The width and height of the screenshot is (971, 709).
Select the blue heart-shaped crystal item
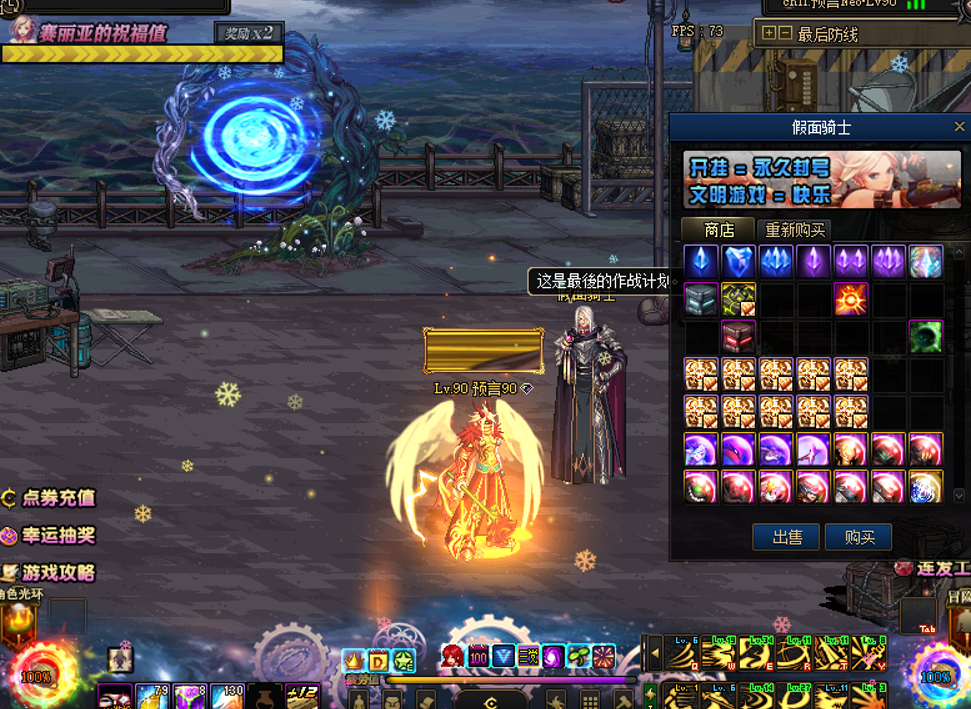point(739,261)
